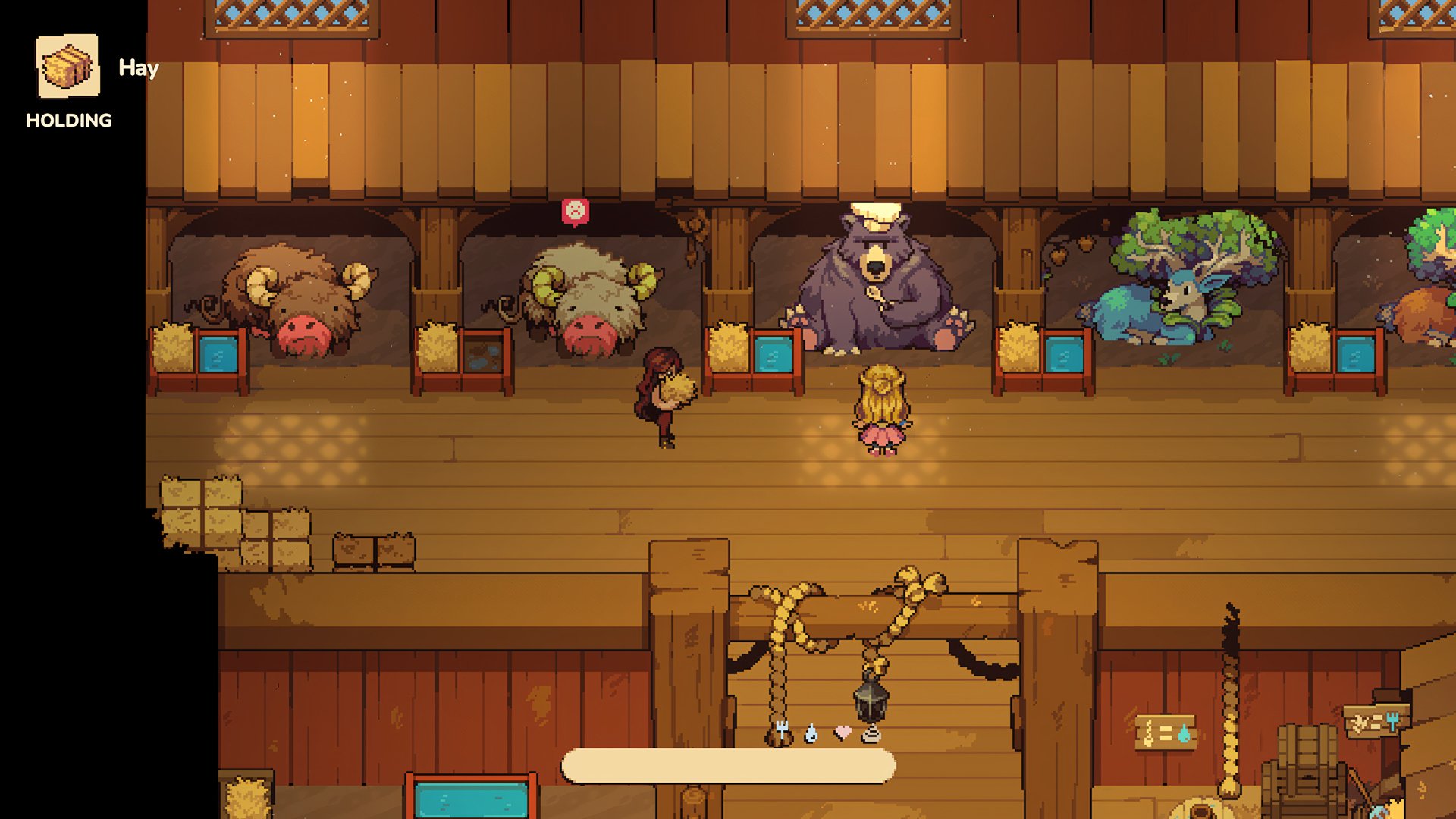
Task: Select the fork feeding icon above the bar
Action: (781, 733)
